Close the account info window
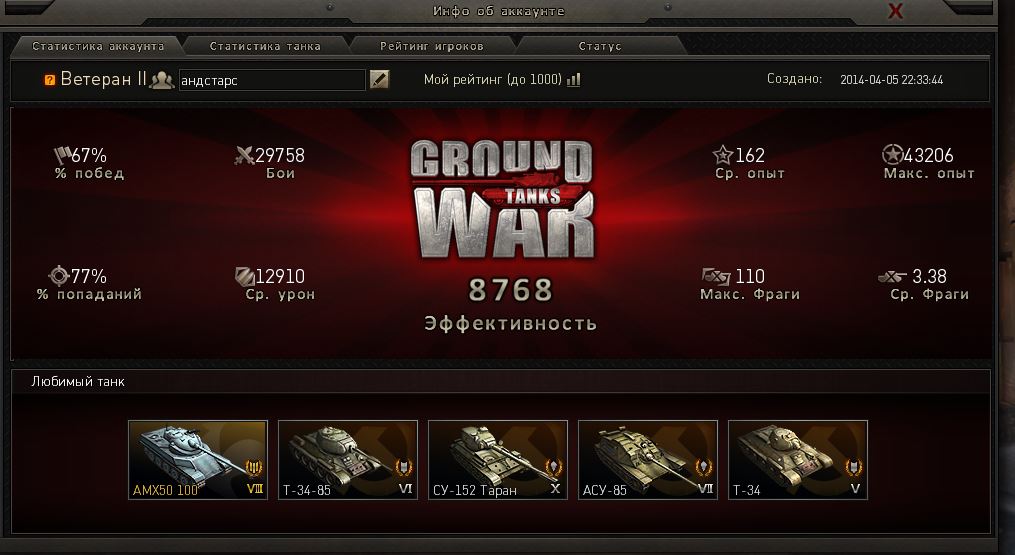This screenshot has height=555, width=1015. pyautogui.click(x=896, y=11)
